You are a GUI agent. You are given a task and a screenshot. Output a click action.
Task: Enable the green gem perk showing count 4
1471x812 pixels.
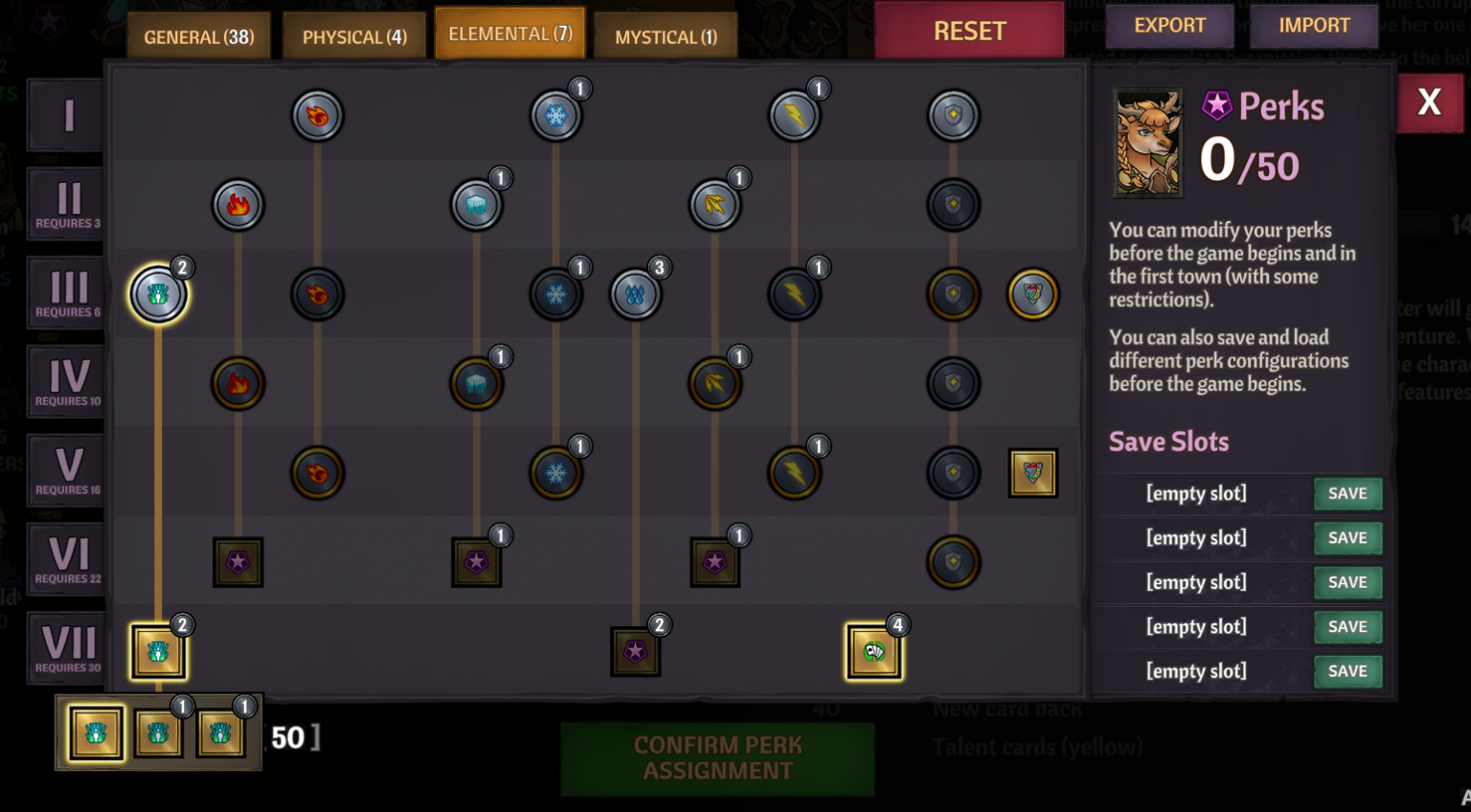click(x=873, y=650)
